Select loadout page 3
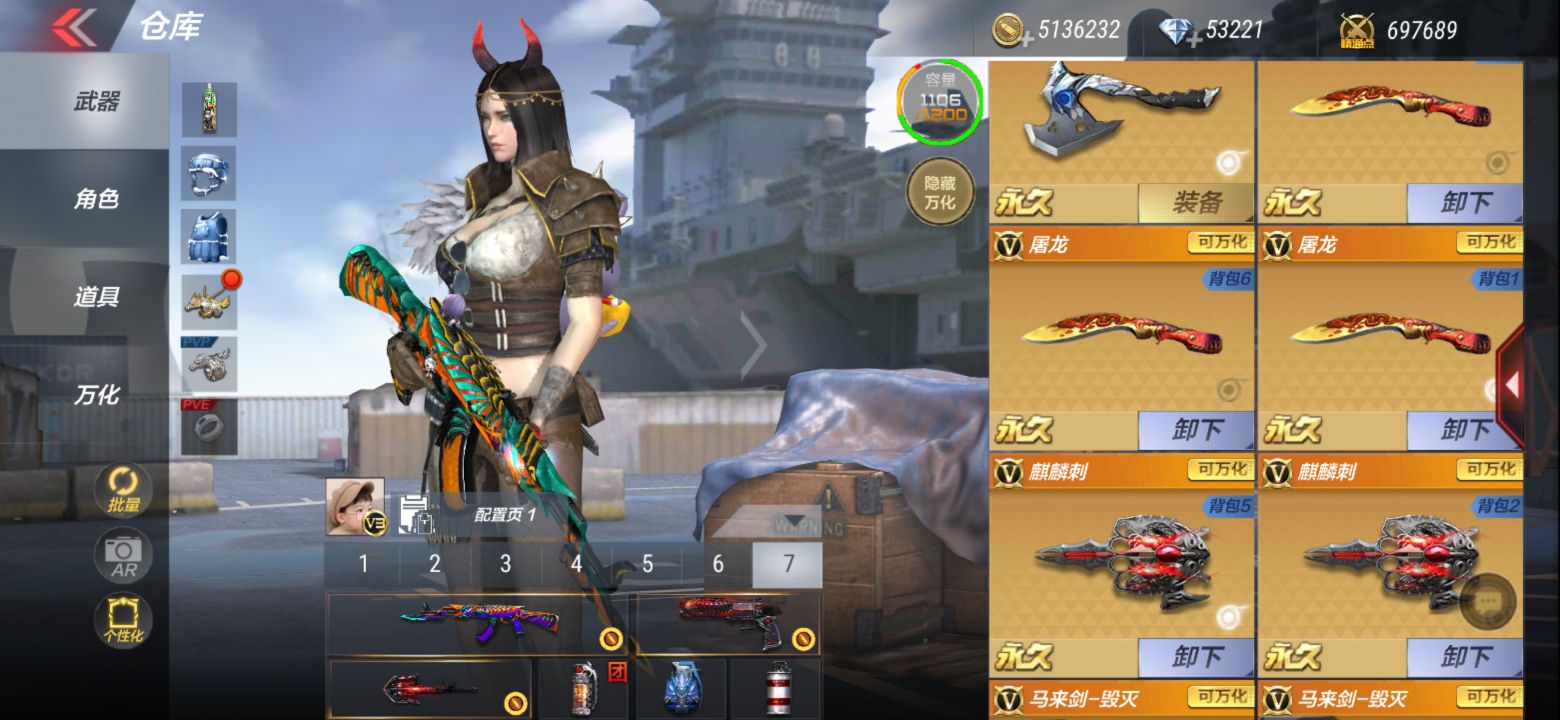This screenshot has height=720, width=1560. point(505,565)
